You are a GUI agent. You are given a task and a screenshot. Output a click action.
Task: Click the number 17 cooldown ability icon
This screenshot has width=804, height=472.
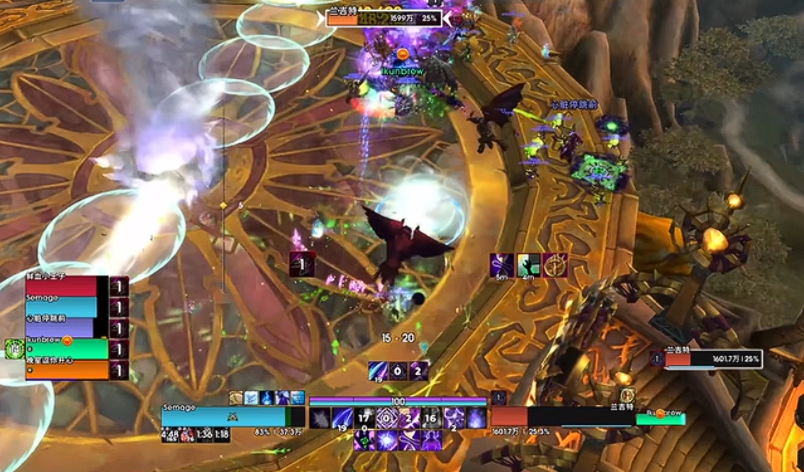(x=364, y=418)
